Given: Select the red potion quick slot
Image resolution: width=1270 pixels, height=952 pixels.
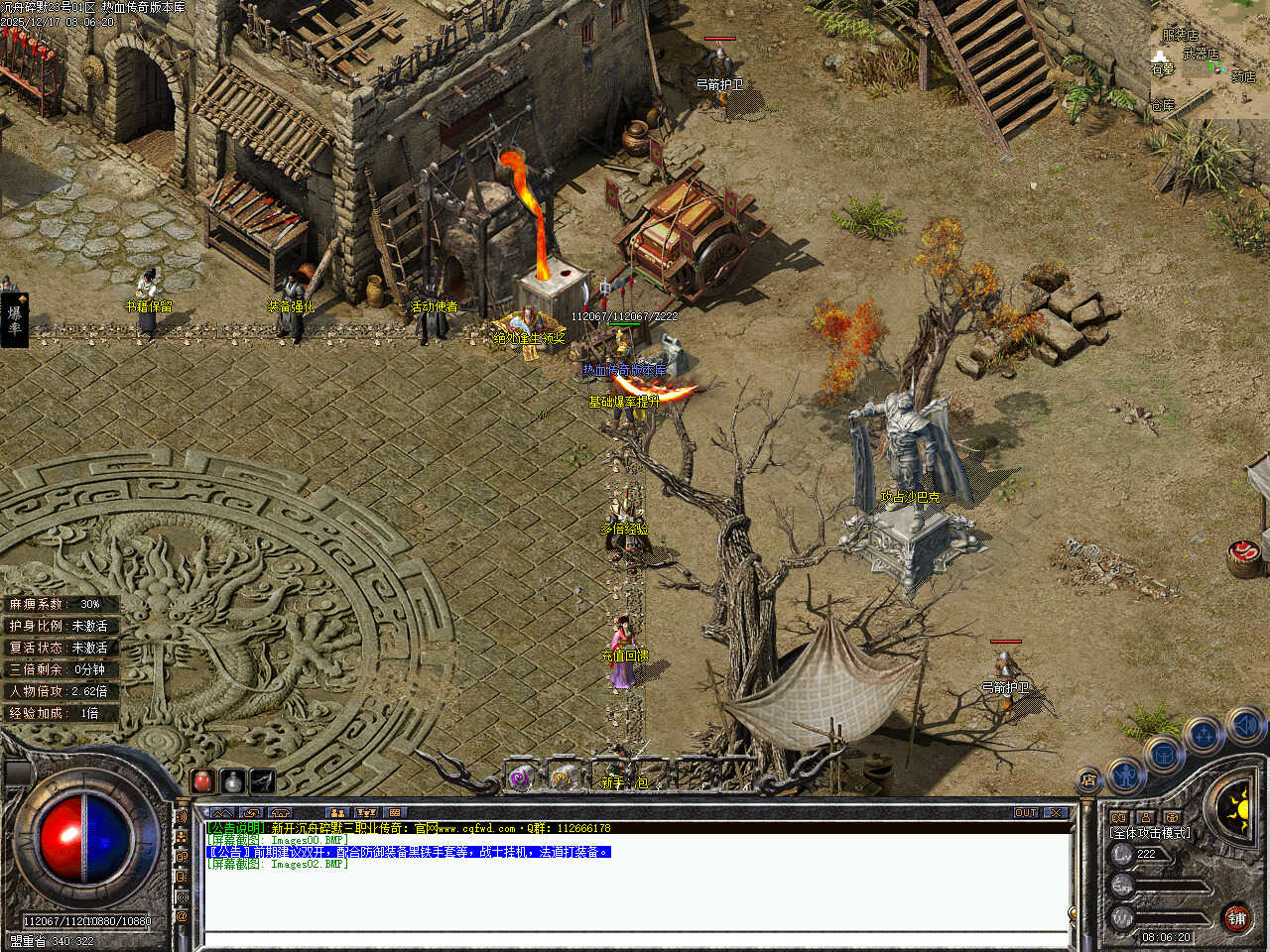Looking at the screenshot, I should [203, 780].
